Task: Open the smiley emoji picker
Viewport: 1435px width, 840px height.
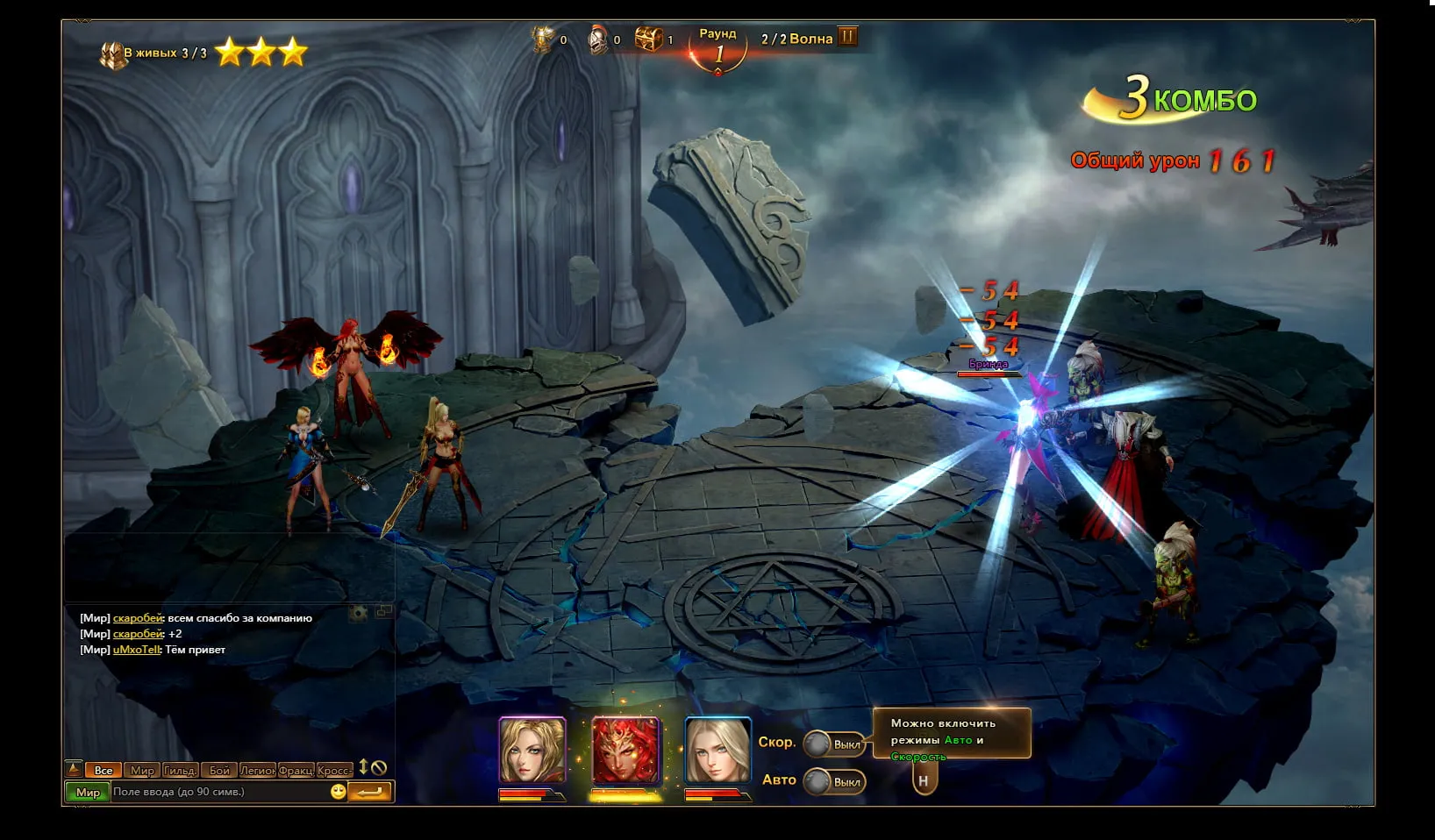Action: (x=338, y=792)
